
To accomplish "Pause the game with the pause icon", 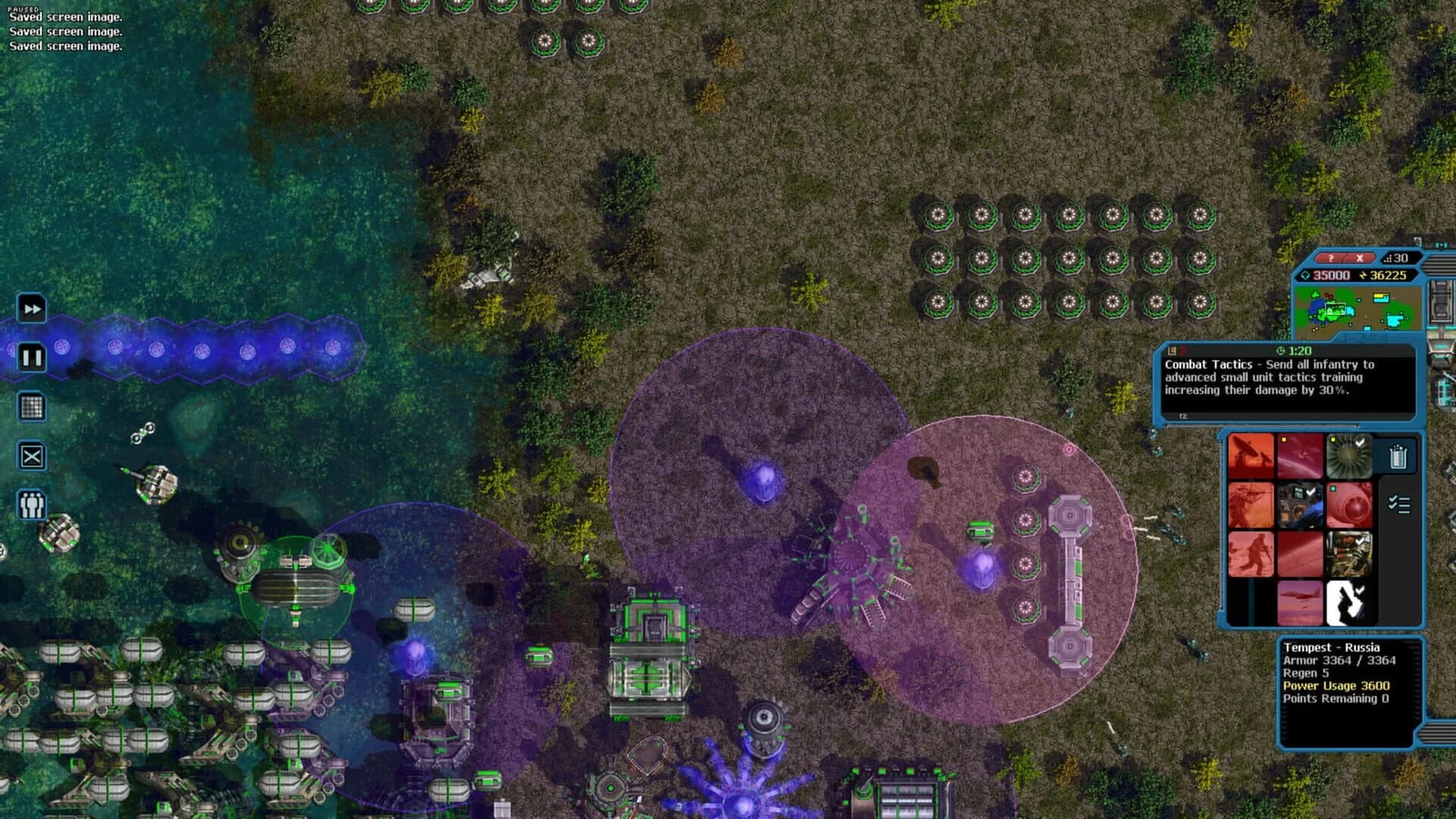I will [x=32, y=356].
